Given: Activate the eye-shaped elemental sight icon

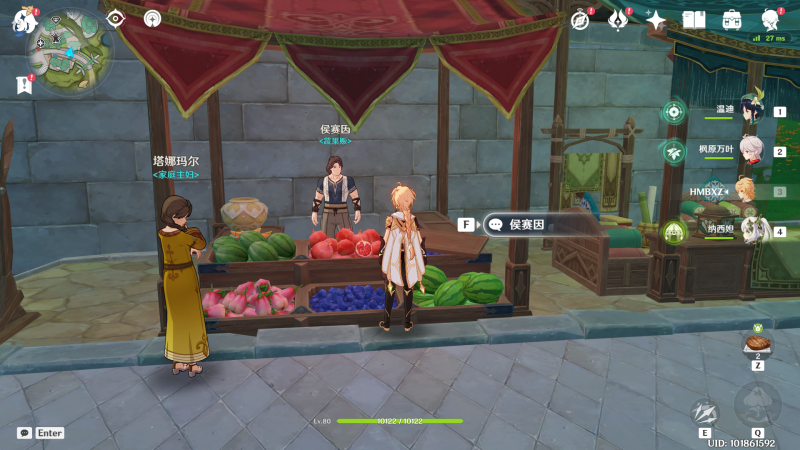Looking at the screenshot, I should (115, 18).
